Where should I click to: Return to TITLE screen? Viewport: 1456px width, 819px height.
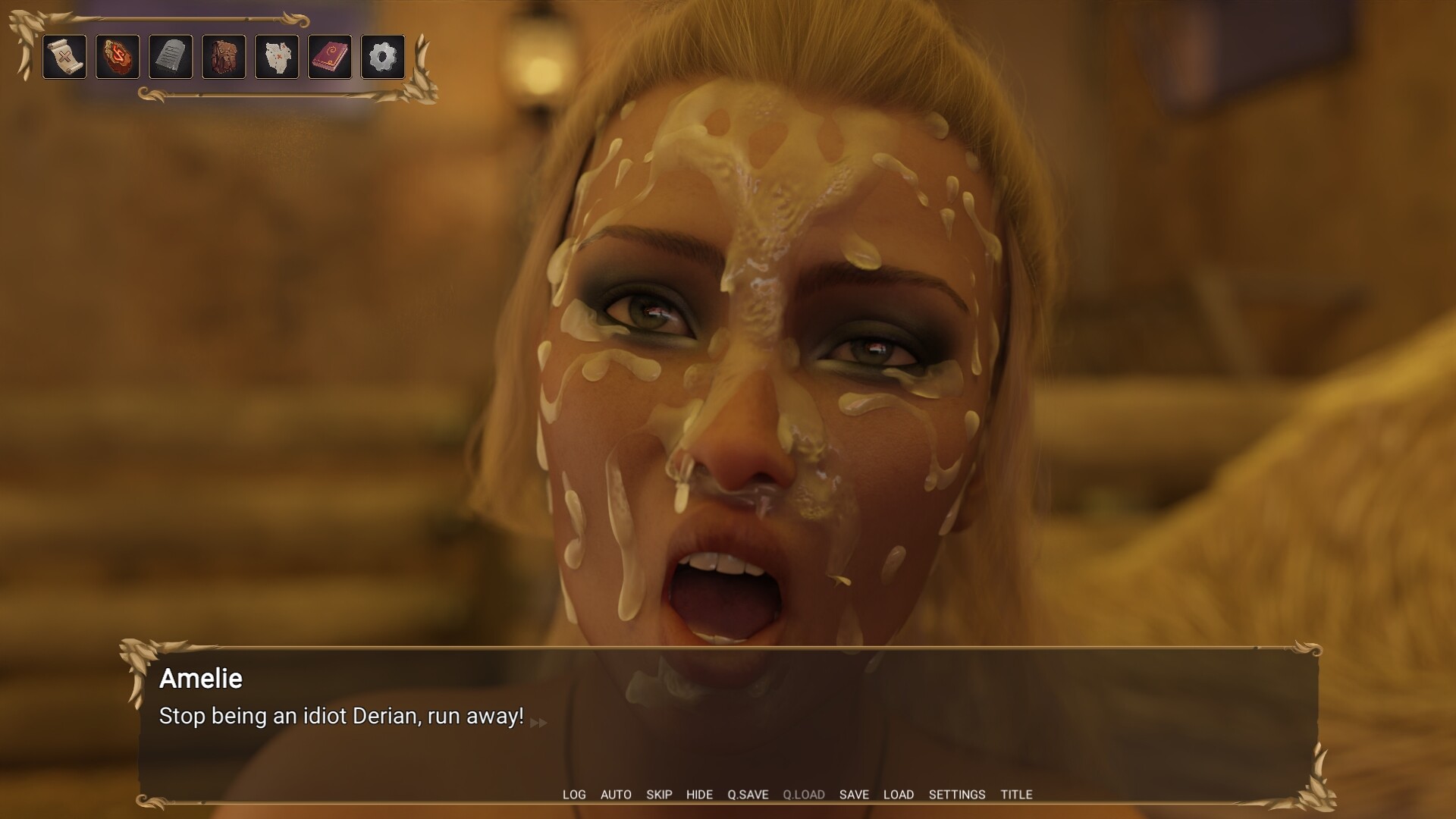[x=1016, y=795]
